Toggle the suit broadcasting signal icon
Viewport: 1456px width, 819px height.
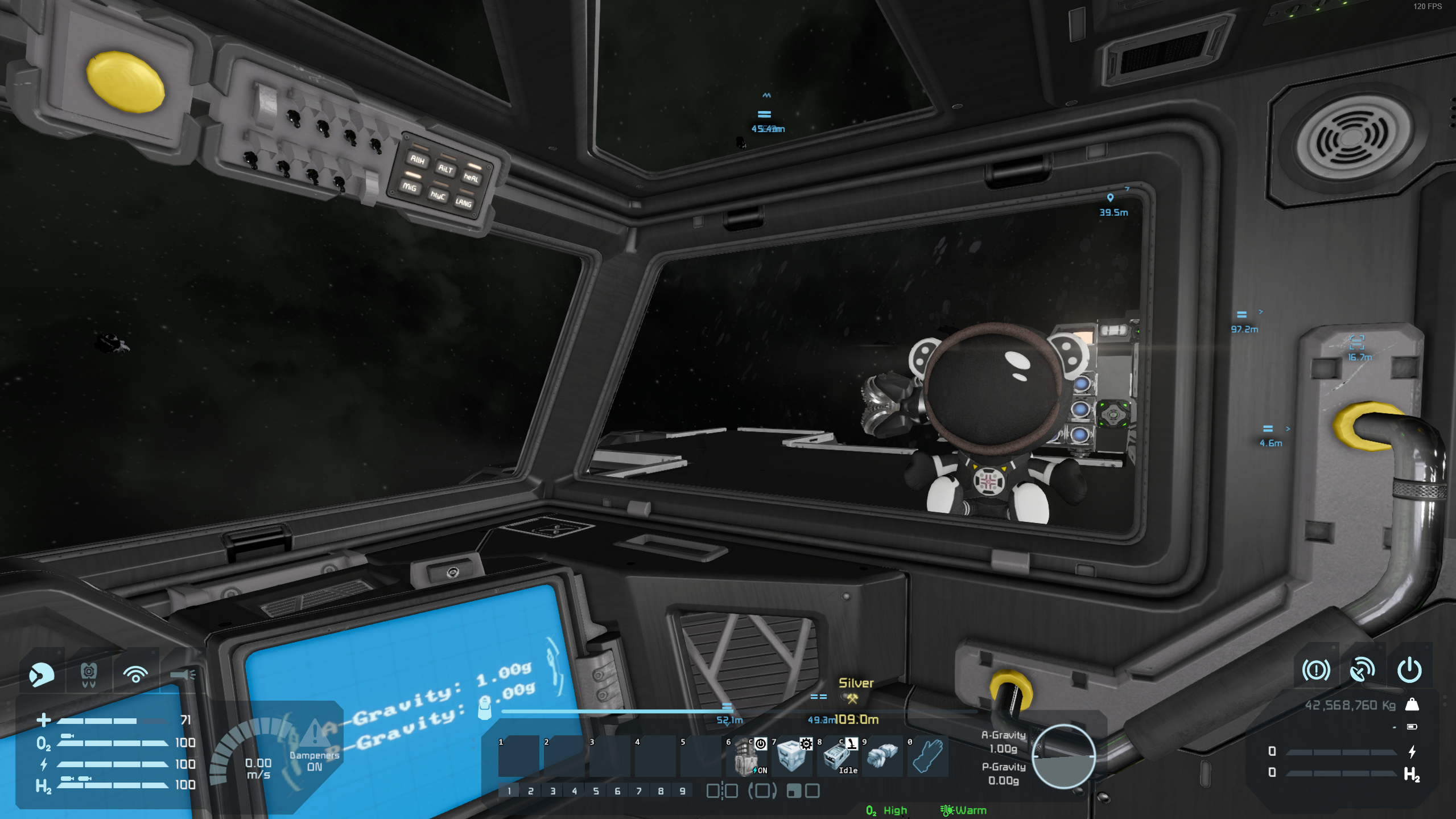pyautogui.click(x=135, y=674)
